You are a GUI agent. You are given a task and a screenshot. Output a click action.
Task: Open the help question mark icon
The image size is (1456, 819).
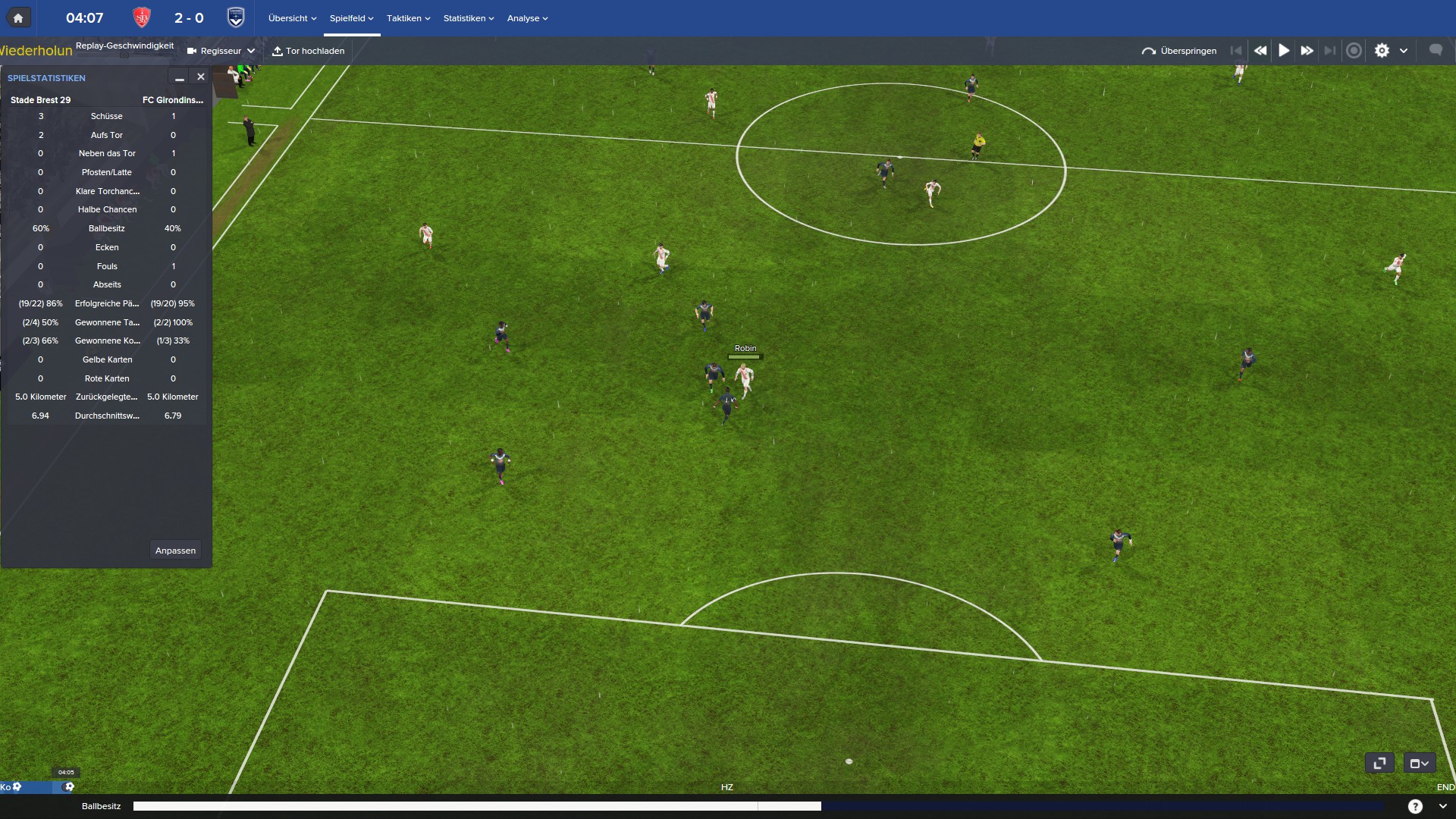coord(1415,806)
